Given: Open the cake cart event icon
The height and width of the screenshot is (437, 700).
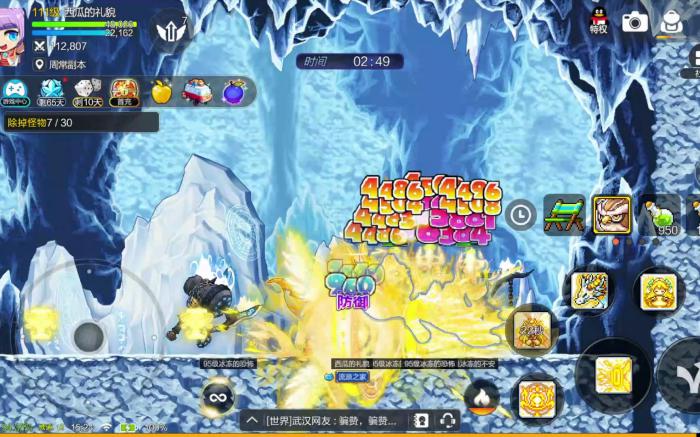Looking at the screenshot, I should tap(196, 92).
